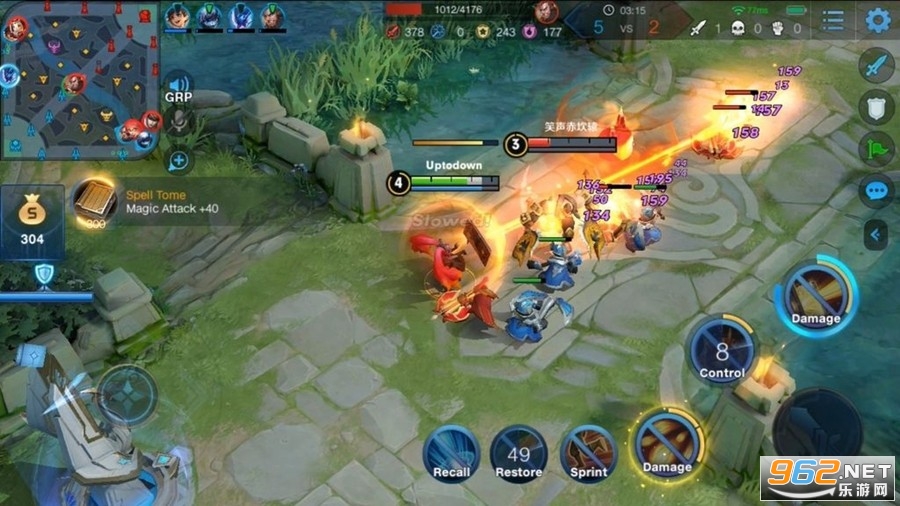Use the Restore ability
This screenshot has height=506, width=900.
[x=519, y=452]
